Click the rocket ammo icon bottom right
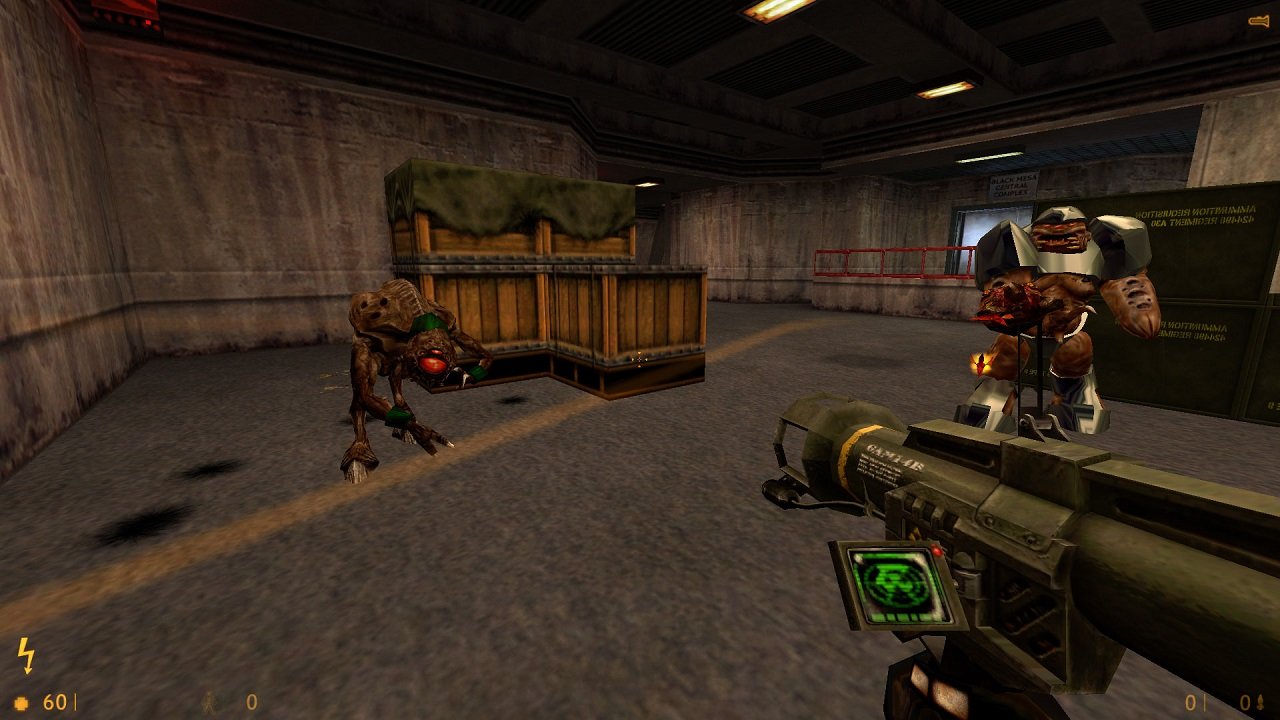This screenshot has width=1280, height=720. tap(1262, 701)
